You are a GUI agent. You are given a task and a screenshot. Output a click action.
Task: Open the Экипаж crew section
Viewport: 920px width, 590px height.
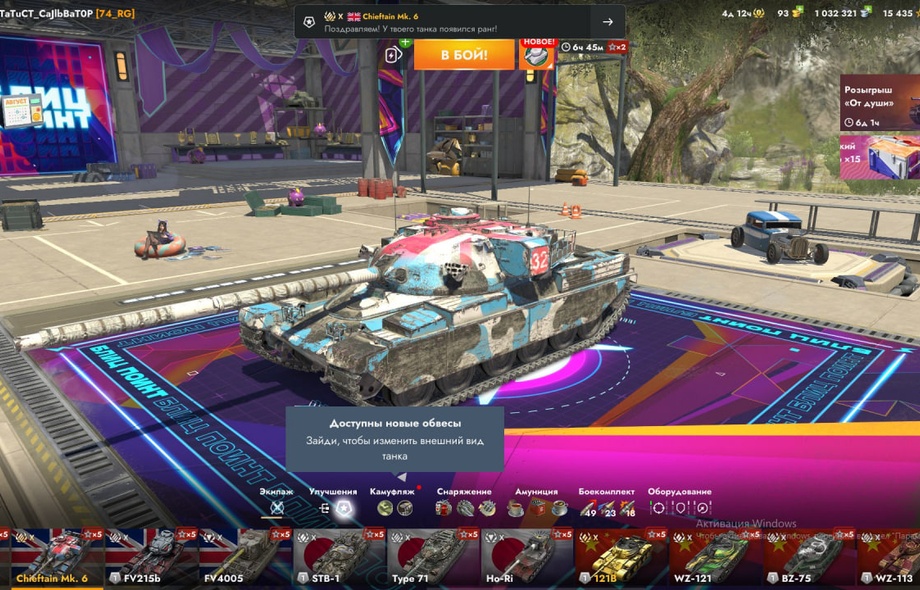[x=277, y=507]
